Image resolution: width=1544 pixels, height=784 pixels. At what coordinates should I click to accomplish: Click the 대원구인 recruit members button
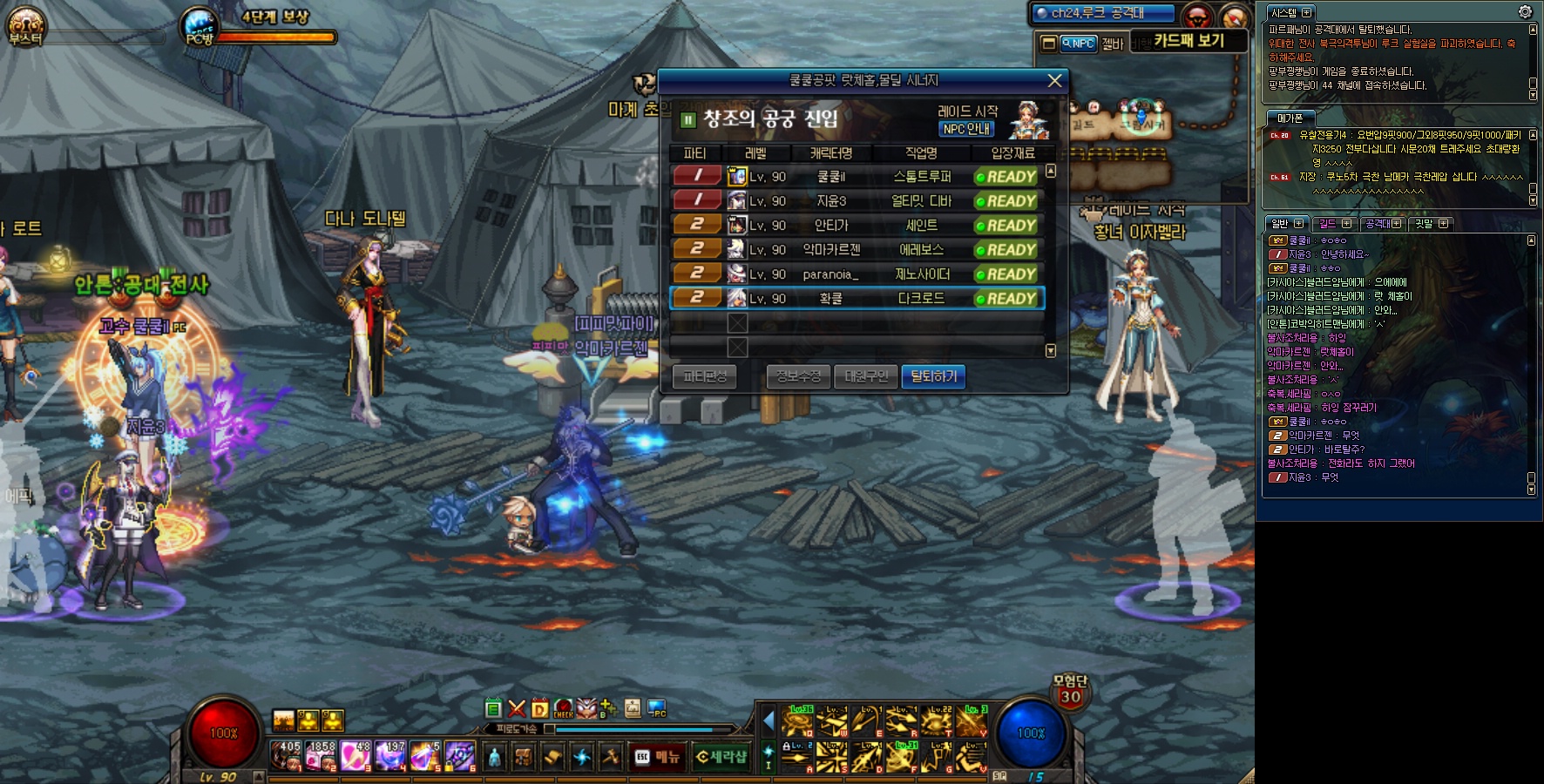click(865, 376)
